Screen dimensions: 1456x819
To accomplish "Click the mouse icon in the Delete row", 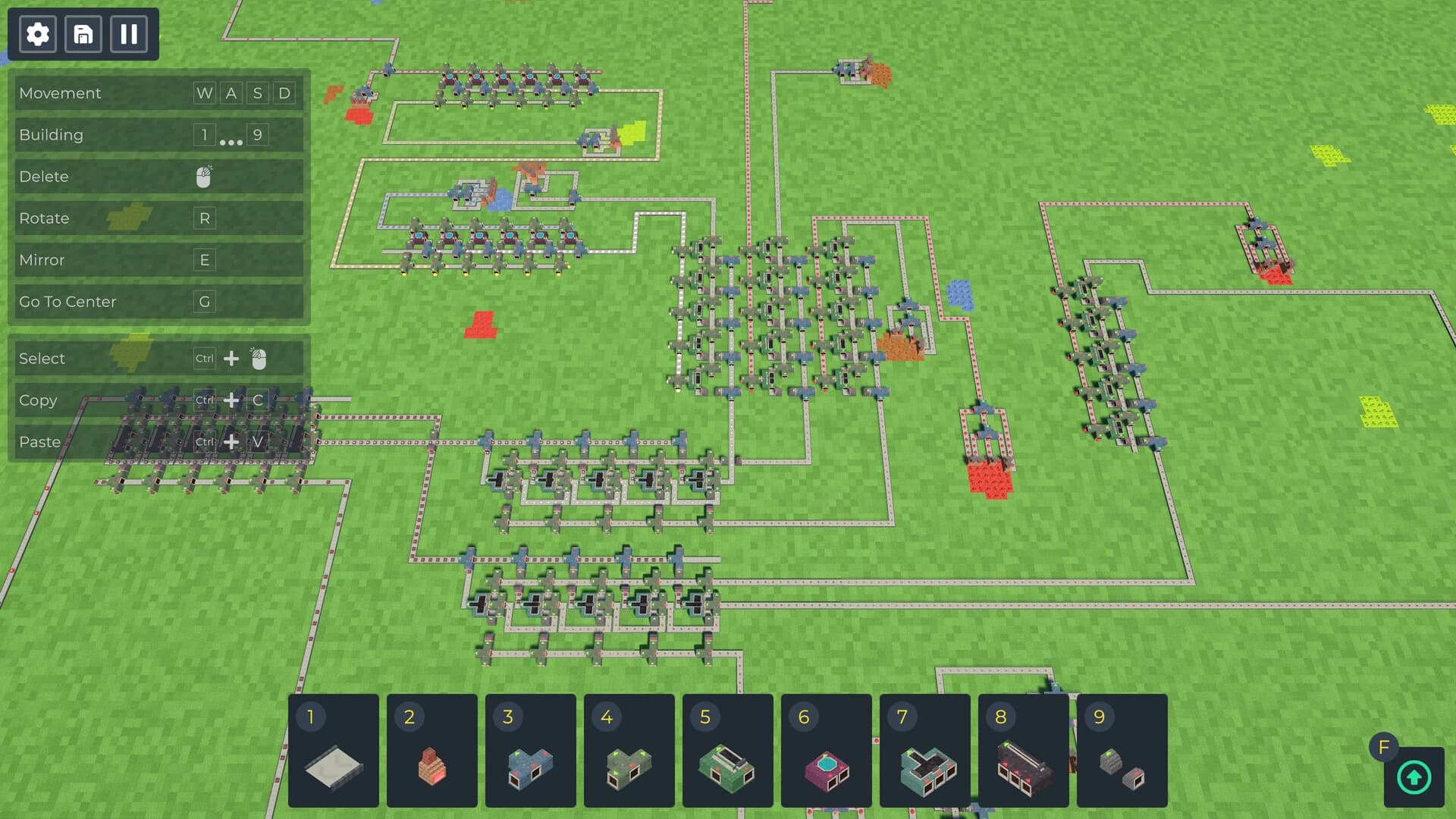I will pyautogui.click(x=203, y=176).
